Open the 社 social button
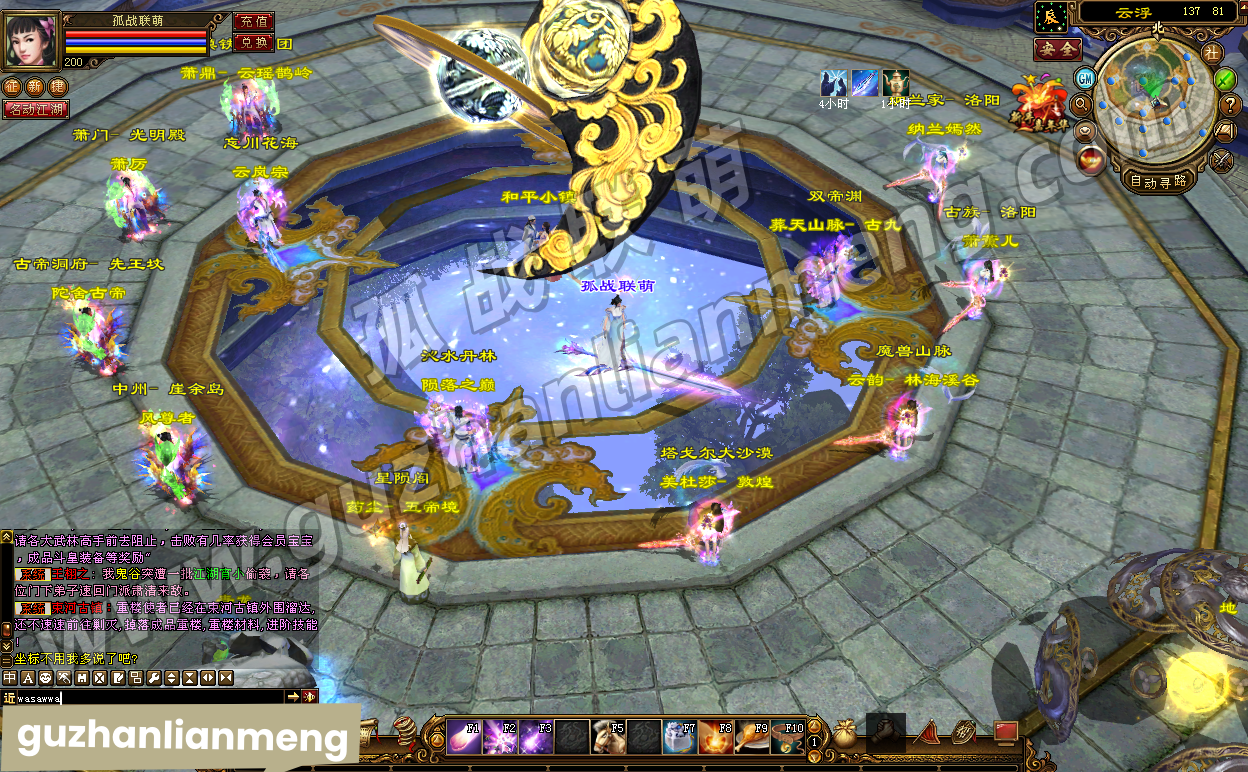The image size is (1248, 772). pyautogui.click(x=1212, y=53)
